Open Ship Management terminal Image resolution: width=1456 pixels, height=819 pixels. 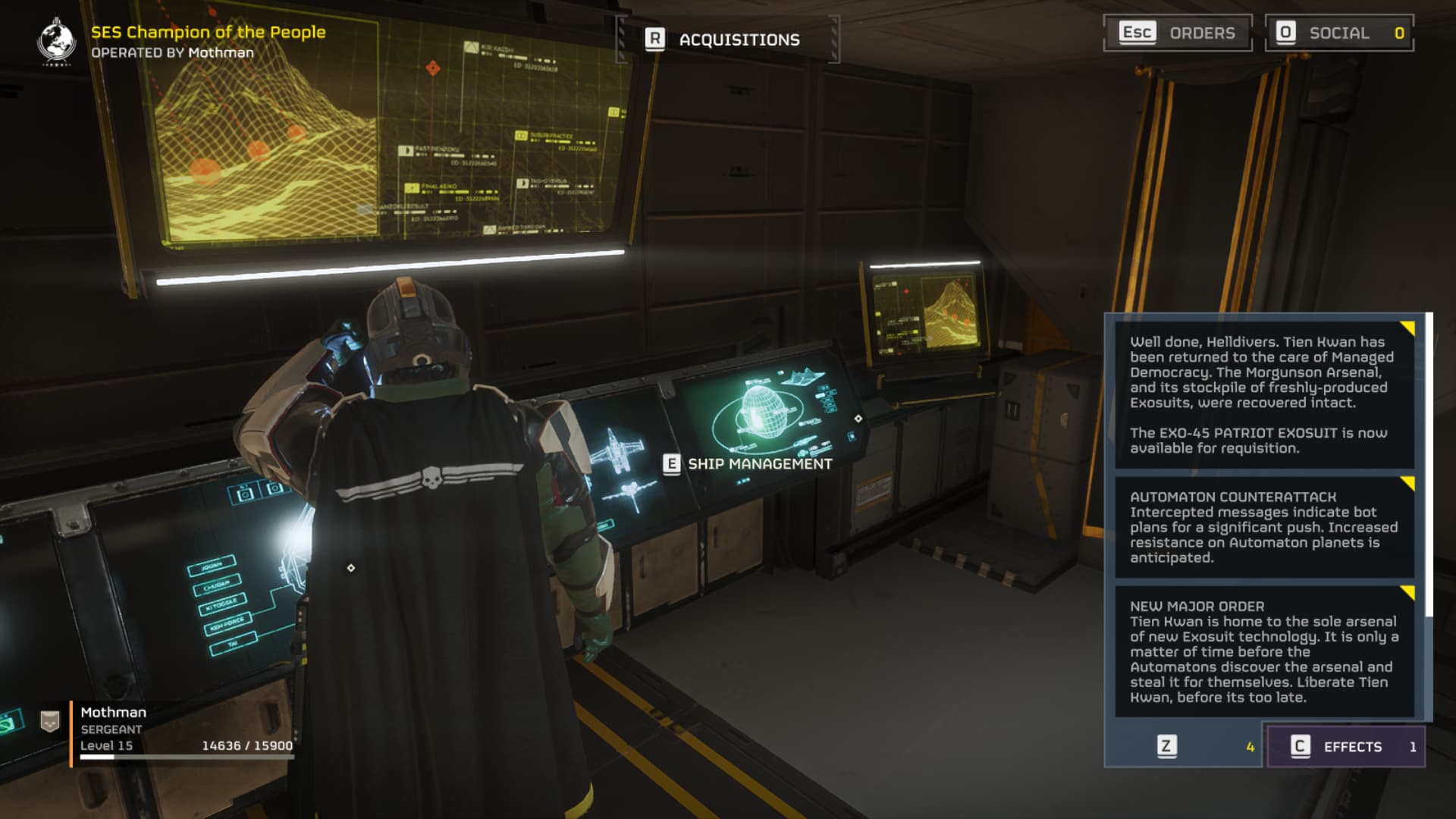coord(748,463)
